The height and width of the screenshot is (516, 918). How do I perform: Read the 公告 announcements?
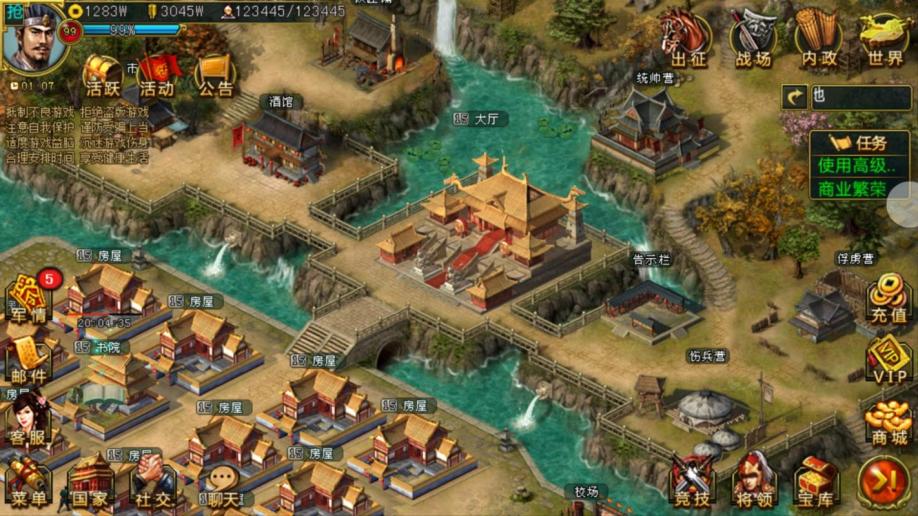pos(214,75)
